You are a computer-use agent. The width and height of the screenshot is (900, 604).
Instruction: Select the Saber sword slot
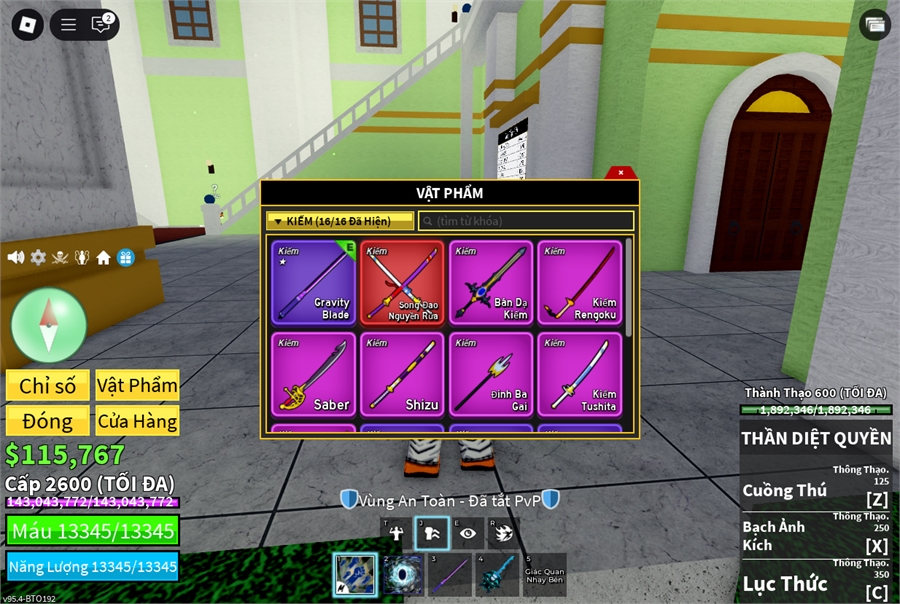tap(313, 374)
